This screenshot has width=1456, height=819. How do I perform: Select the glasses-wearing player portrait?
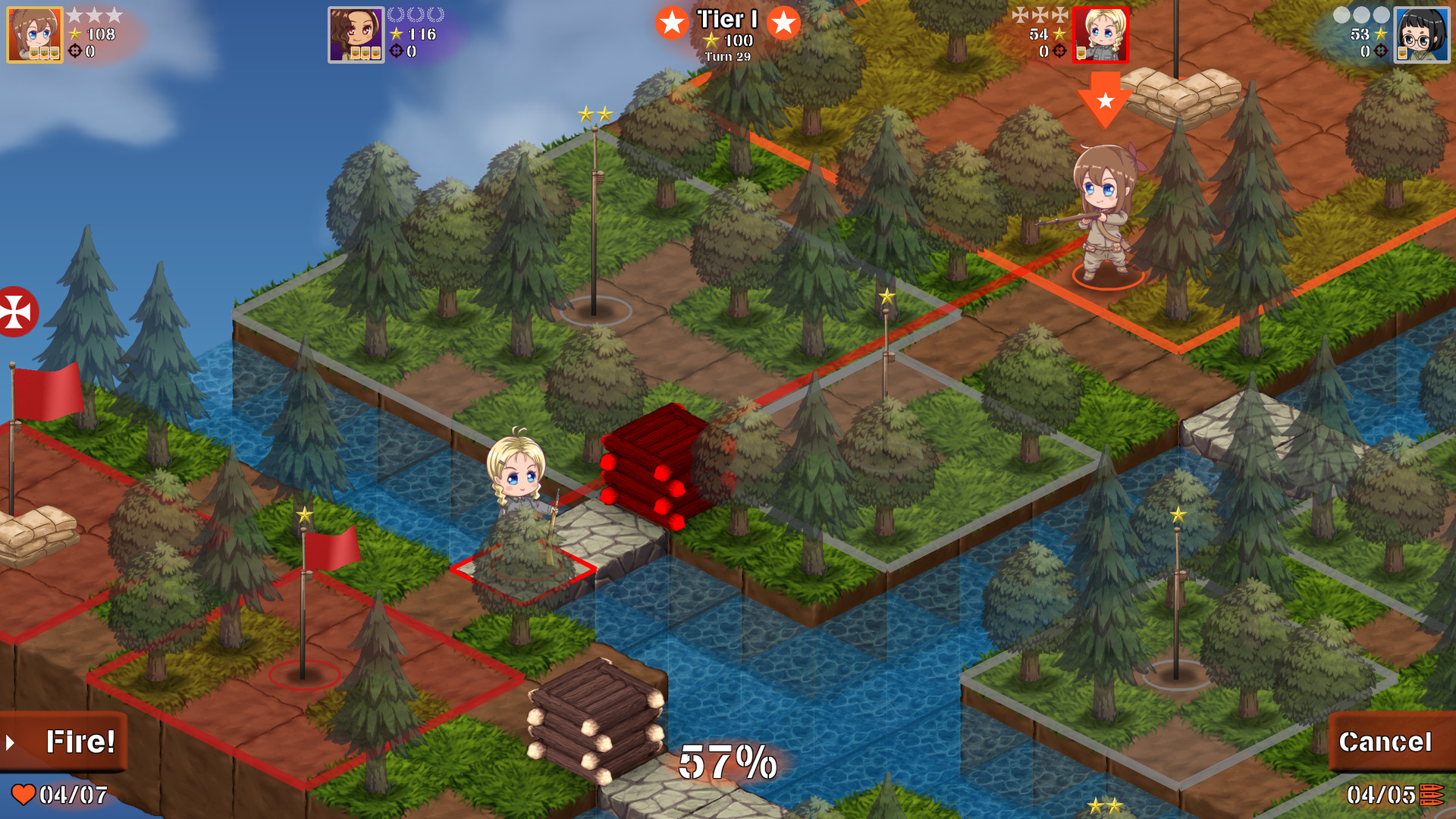coord(1421,35)
